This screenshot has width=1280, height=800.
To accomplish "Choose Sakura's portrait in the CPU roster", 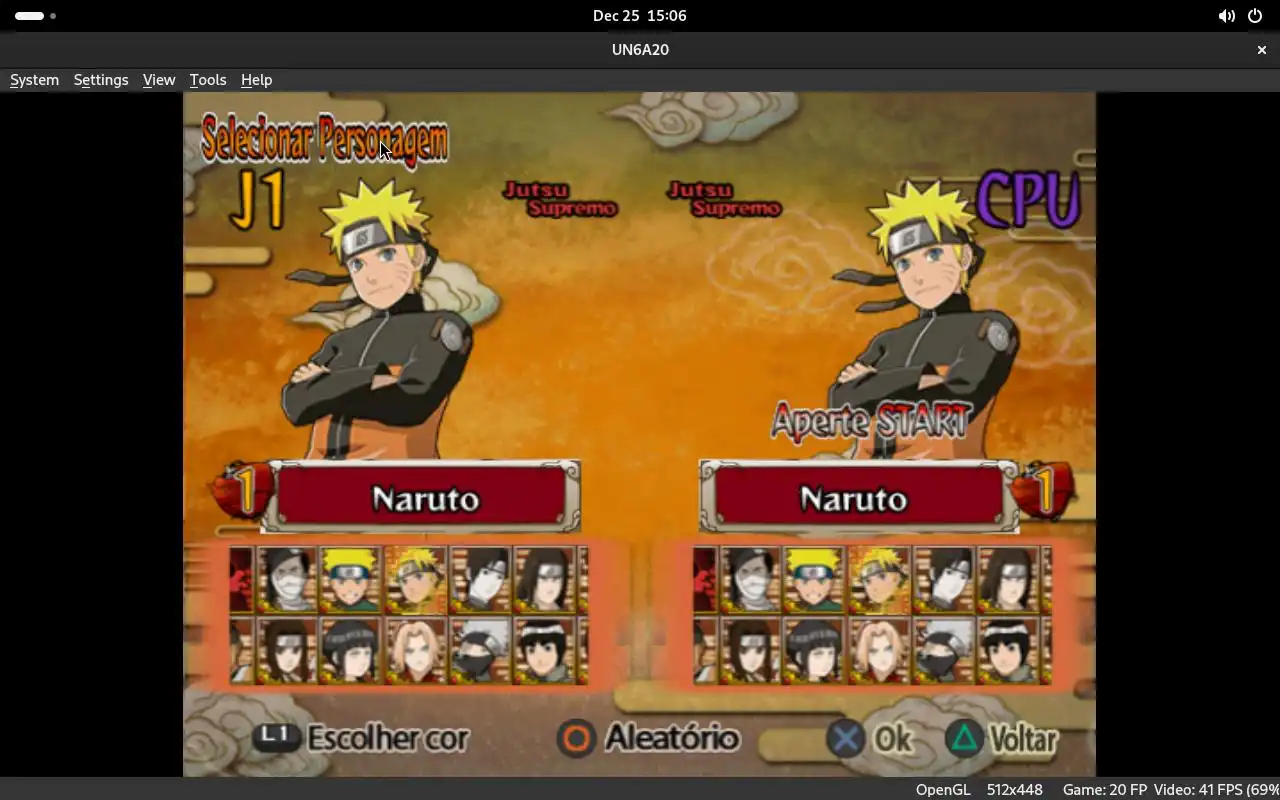I will point(879,651).
